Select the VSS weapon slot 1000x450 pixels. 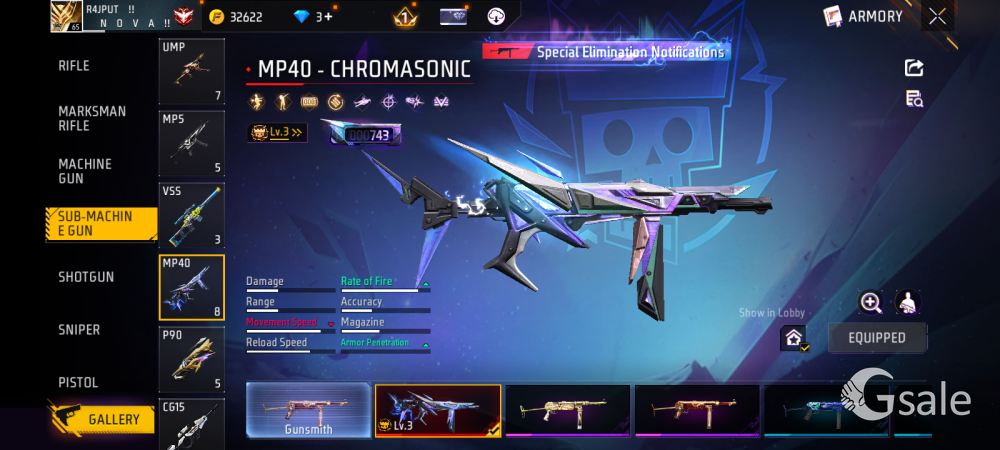pos(192,215)
